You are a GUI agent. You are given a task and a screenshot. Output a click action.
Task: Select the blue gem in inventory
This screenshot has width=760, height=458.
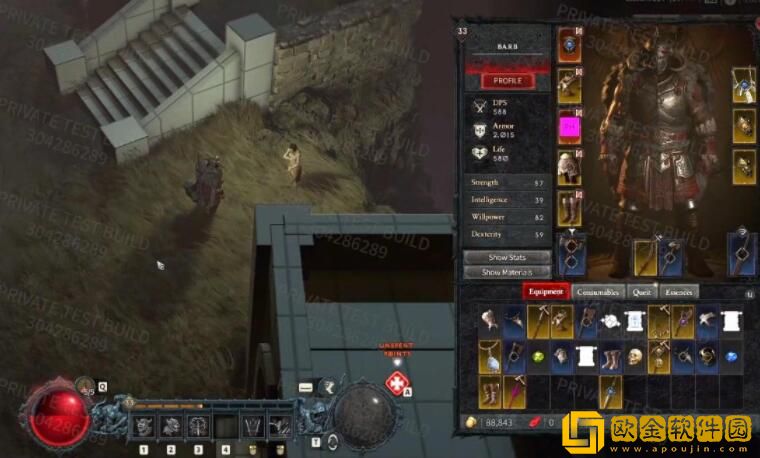pos(731,357)
